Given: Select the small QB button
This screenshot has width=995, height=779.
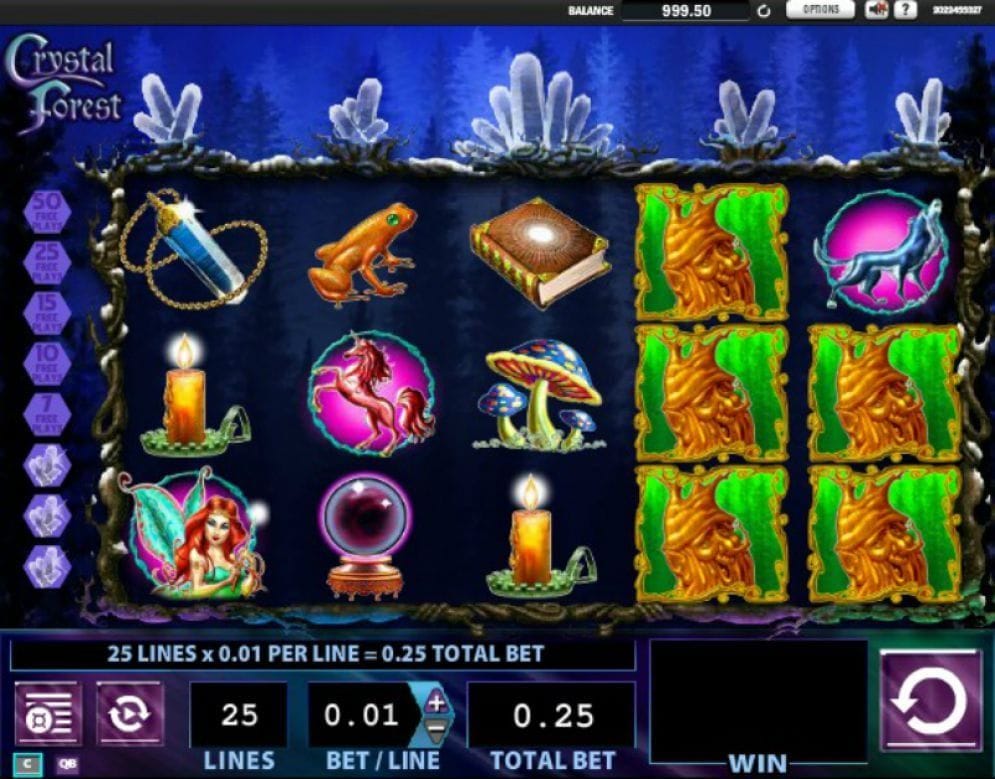Looking at the screenshot, I should coord(68,765).
